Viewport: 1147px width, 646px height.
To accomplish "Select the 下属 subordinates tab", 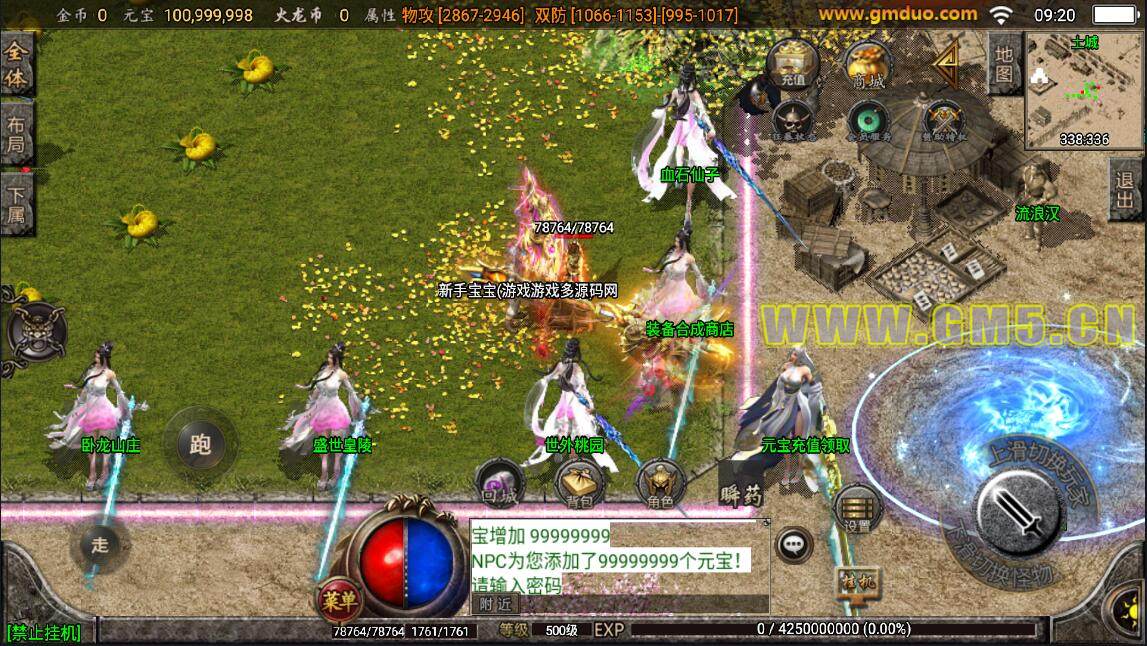I will (x=16, y=204).
